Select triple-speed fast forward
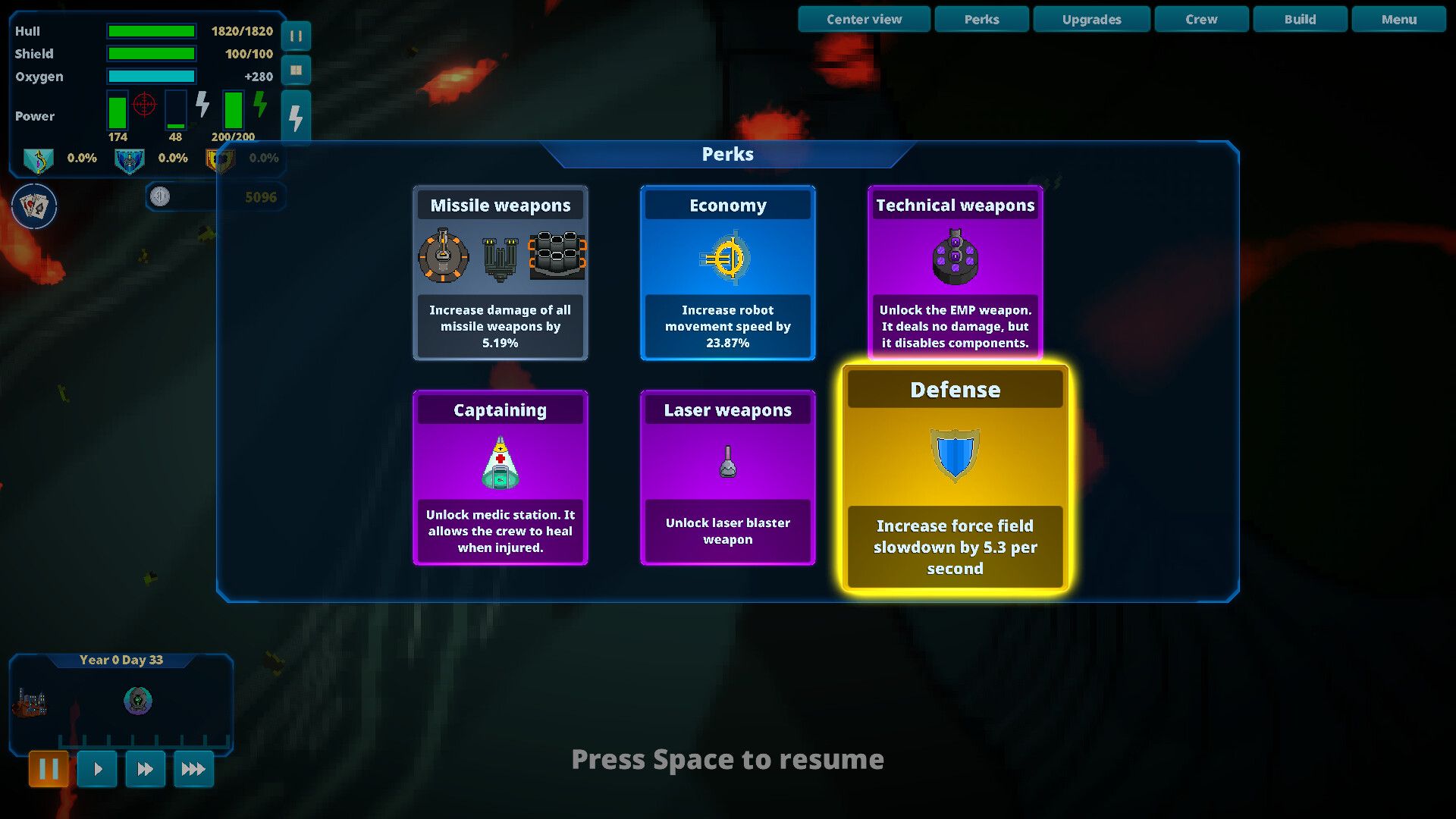The height and width of the screenshot is (819, 1456). click(193, 768)
